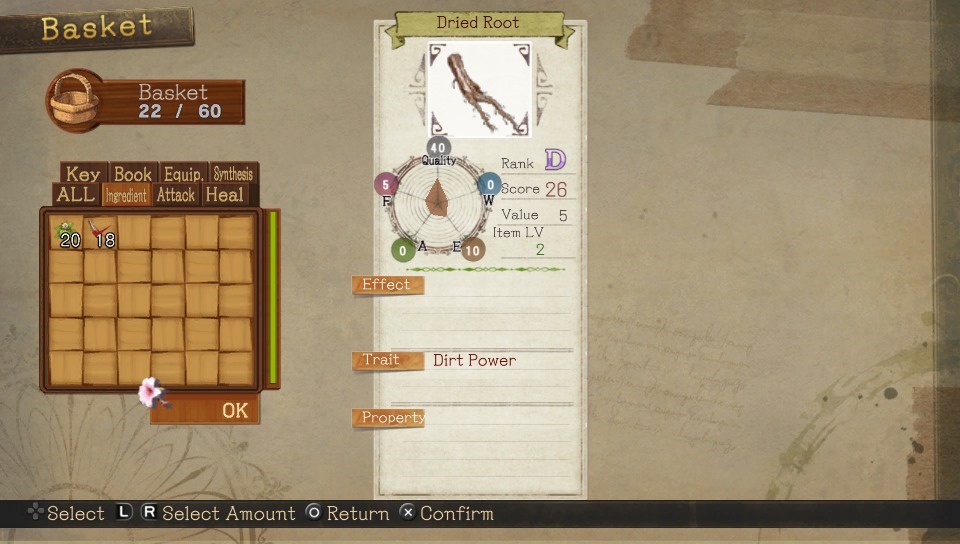Screen dimensions: 960x544
Task: Click the Dried Root item picture
Action: [x=479, y=89]
